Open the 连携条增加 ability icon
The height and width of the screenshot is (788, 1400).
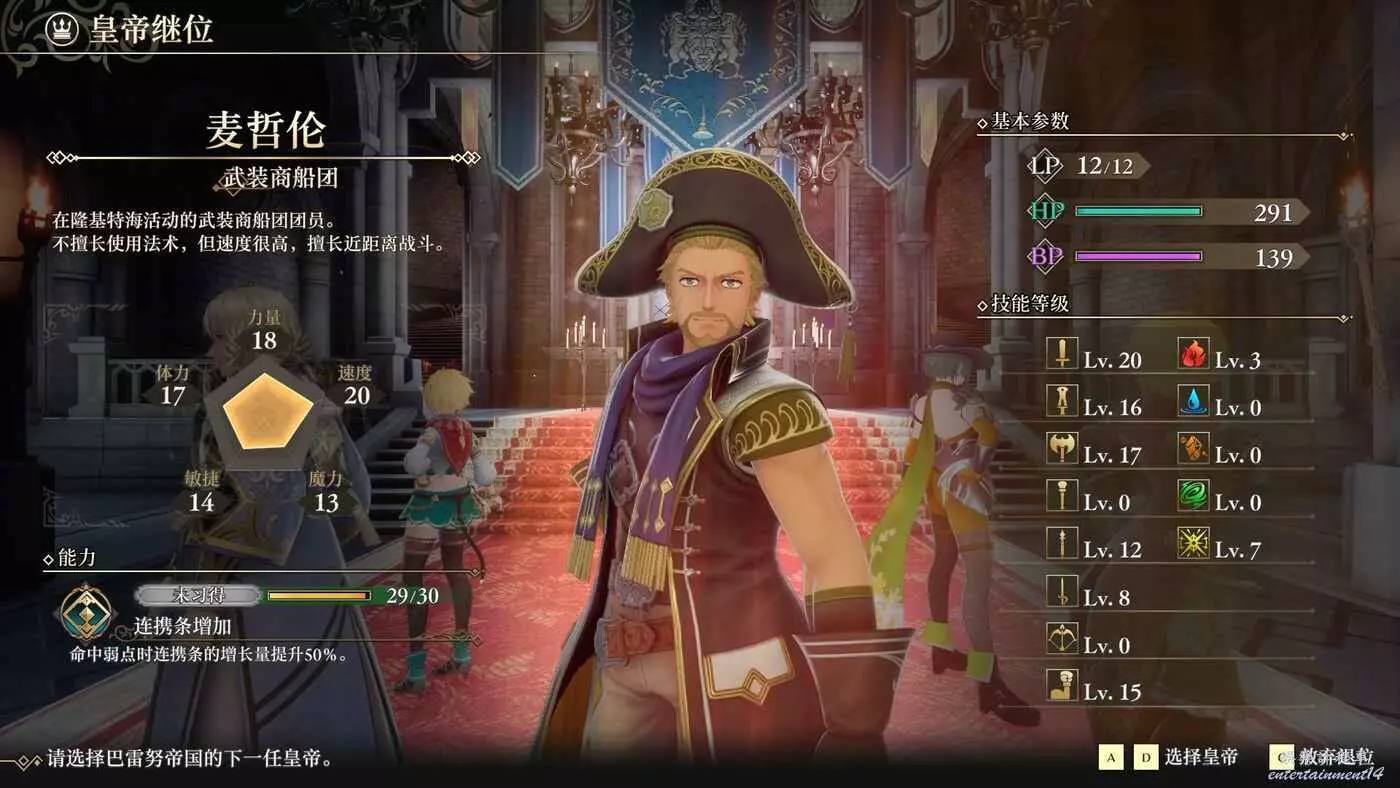[x=88, y=611]
